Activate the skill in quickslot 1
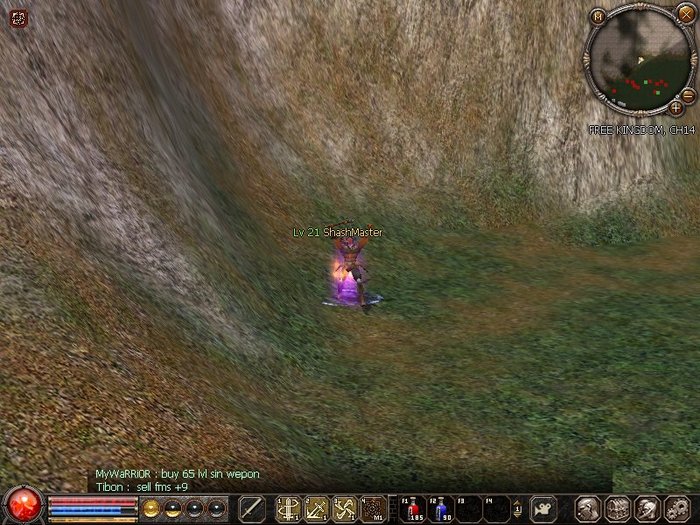Viewport: 700px width, 525px height. pos(289,508)
